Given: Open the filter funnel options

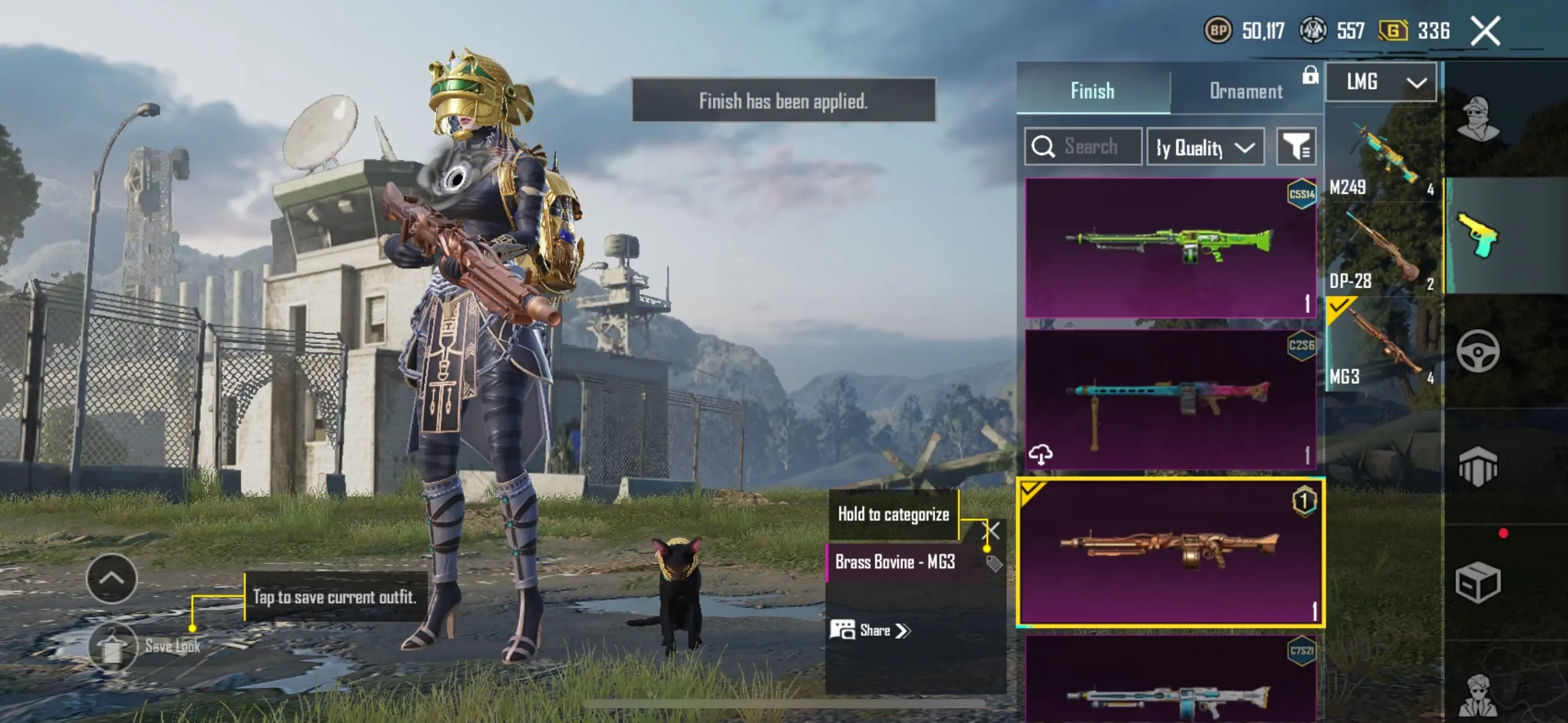Looking at the screenshot, I should click(1296, 147).
